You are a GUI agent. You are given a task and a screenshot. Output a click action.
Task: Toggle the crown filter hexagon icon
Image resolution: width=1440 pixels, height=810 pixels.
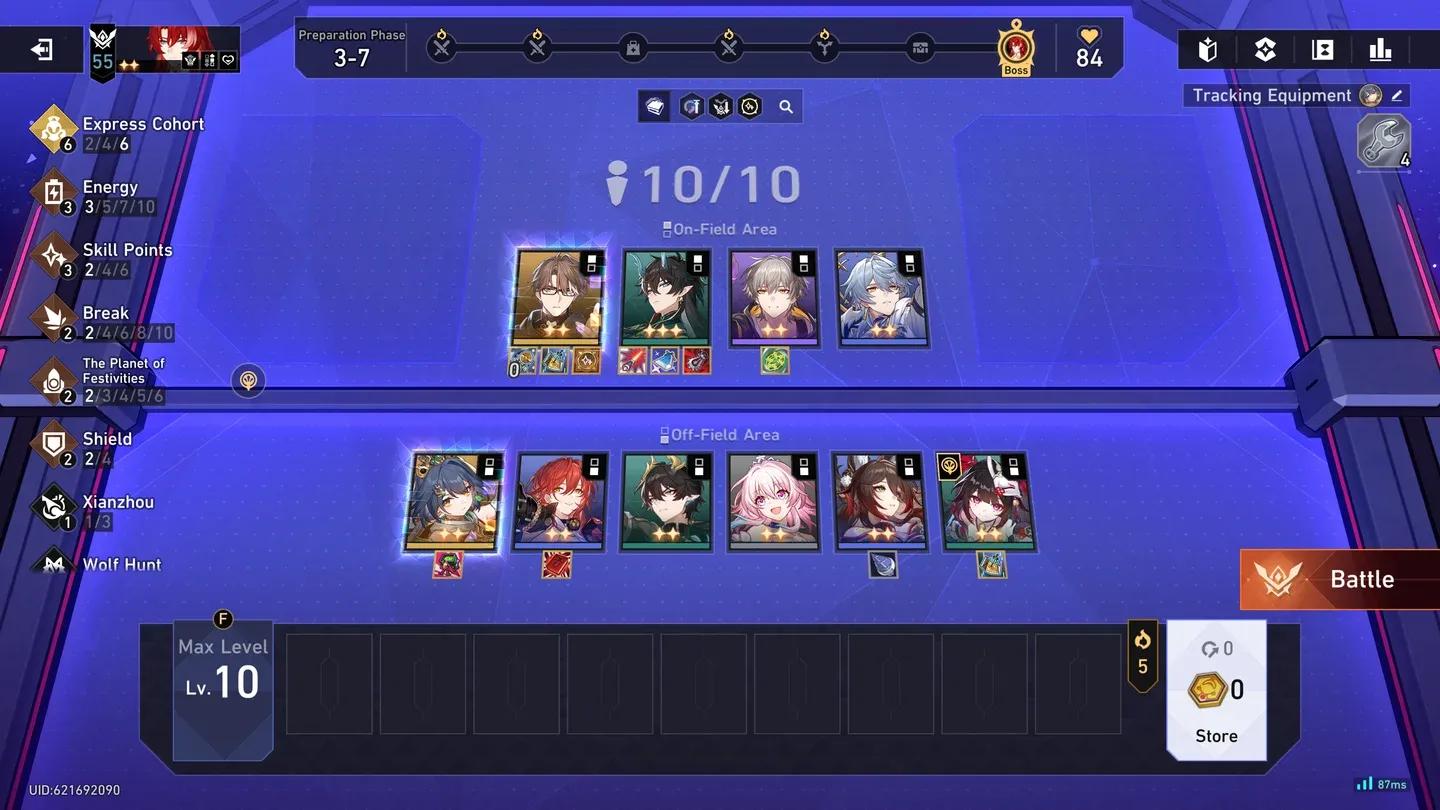click(720, 106)
